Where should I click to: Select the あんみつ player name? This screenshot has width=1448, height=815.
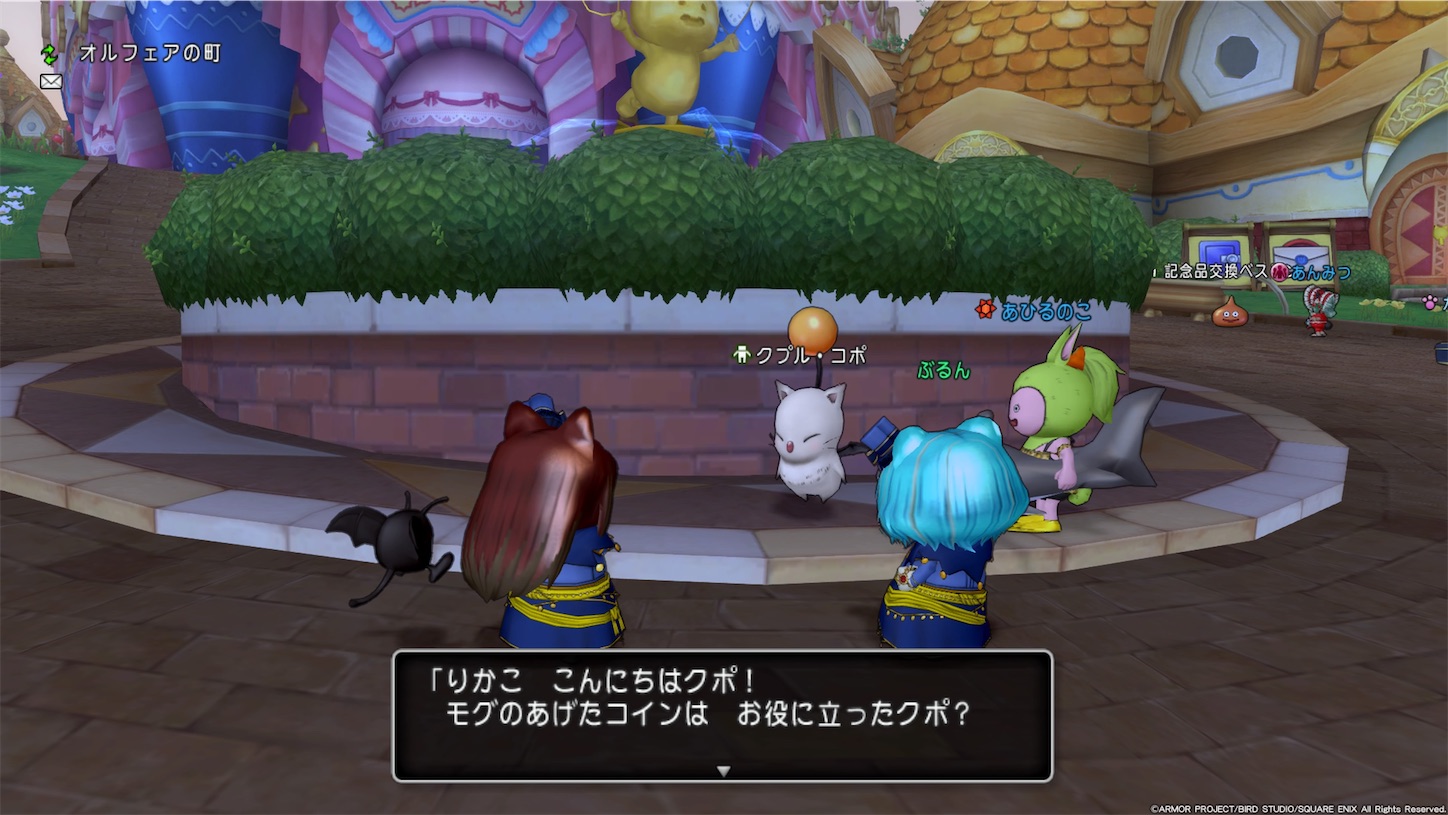1320,272
